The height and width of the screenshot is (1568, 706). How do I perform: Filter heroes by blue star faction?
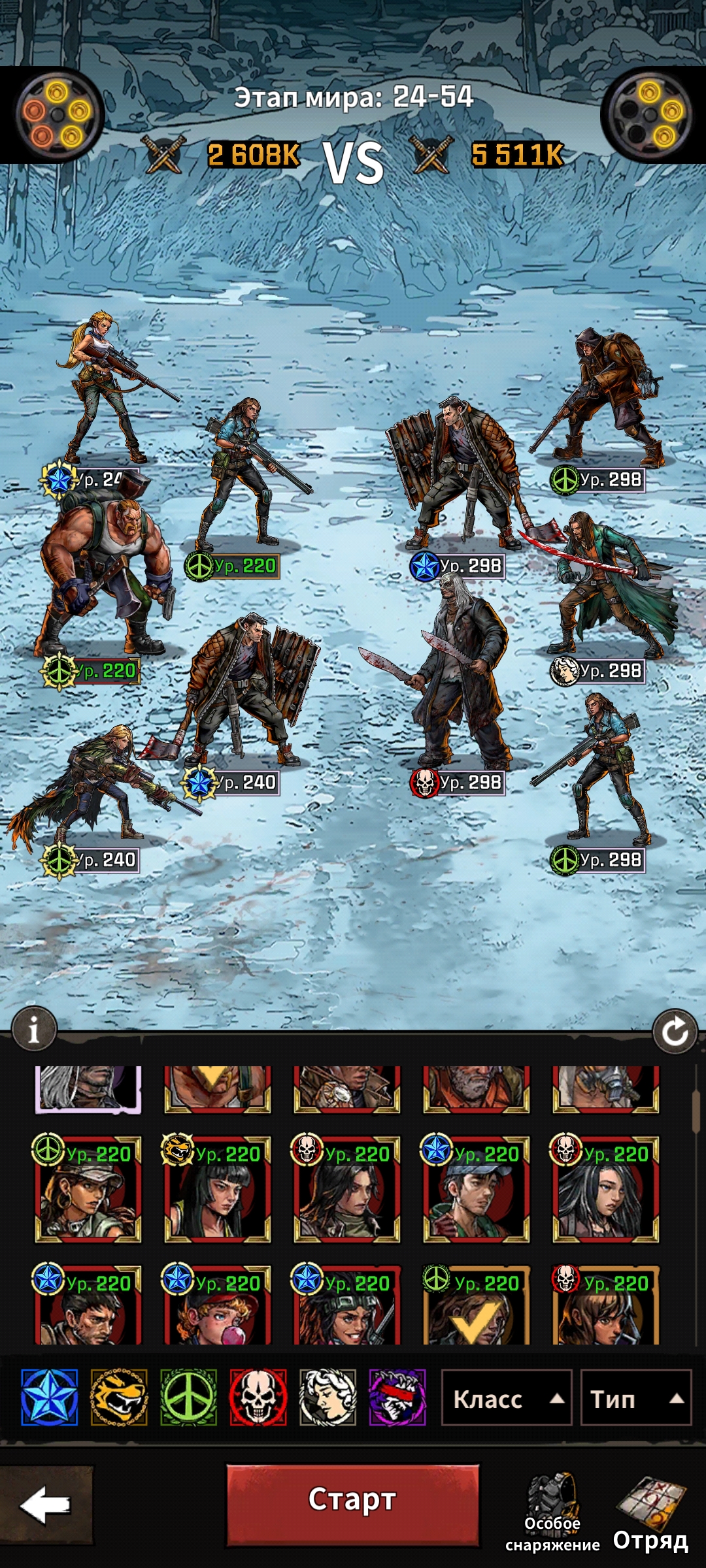(50, 1397)
